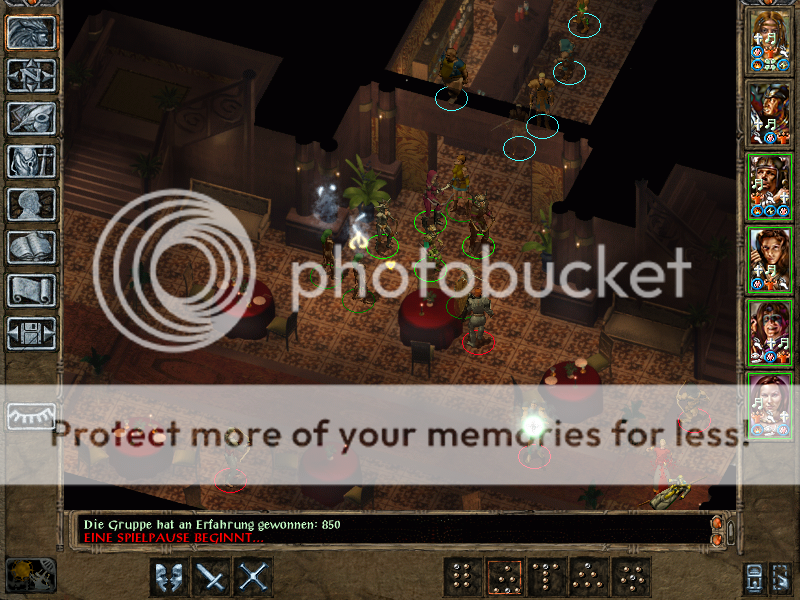
Task: Open the priest scroll icon
Action: [x=31, y=290]
